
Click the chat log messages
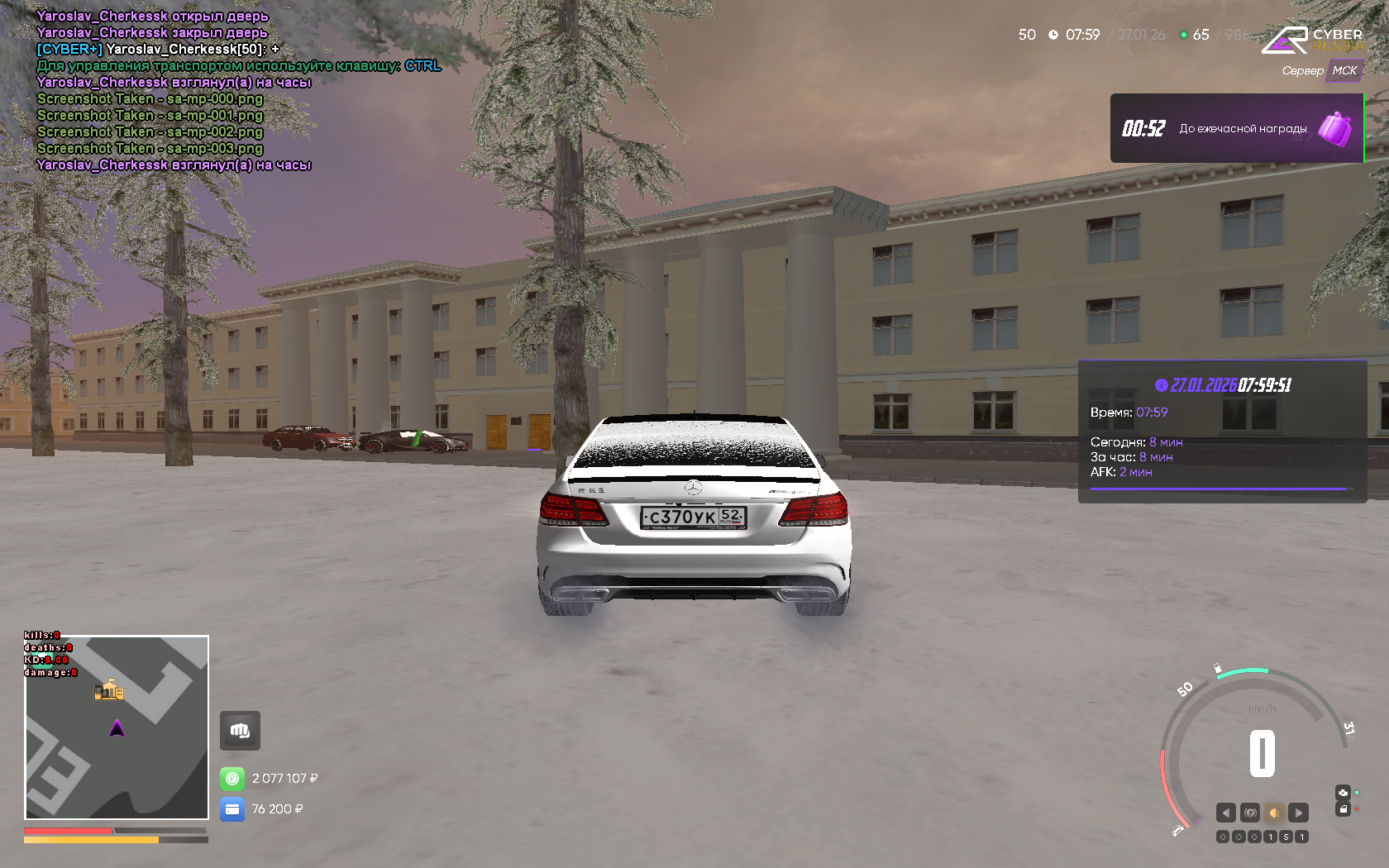point(165,90)
